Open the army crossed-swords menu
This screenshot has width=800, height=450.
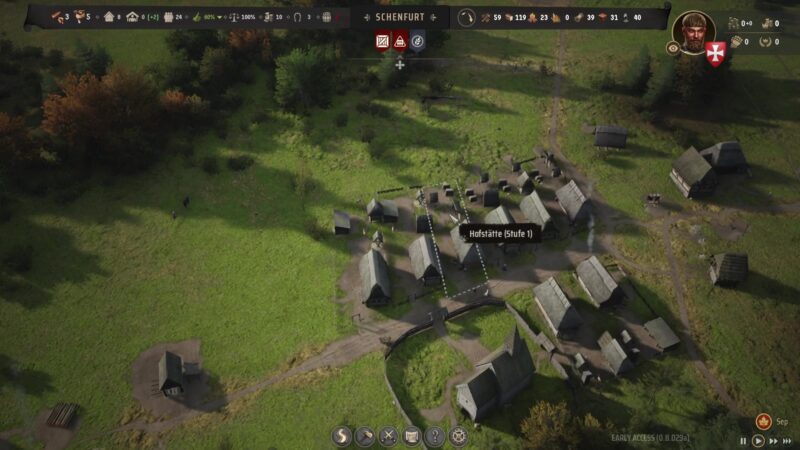(388, 436)
